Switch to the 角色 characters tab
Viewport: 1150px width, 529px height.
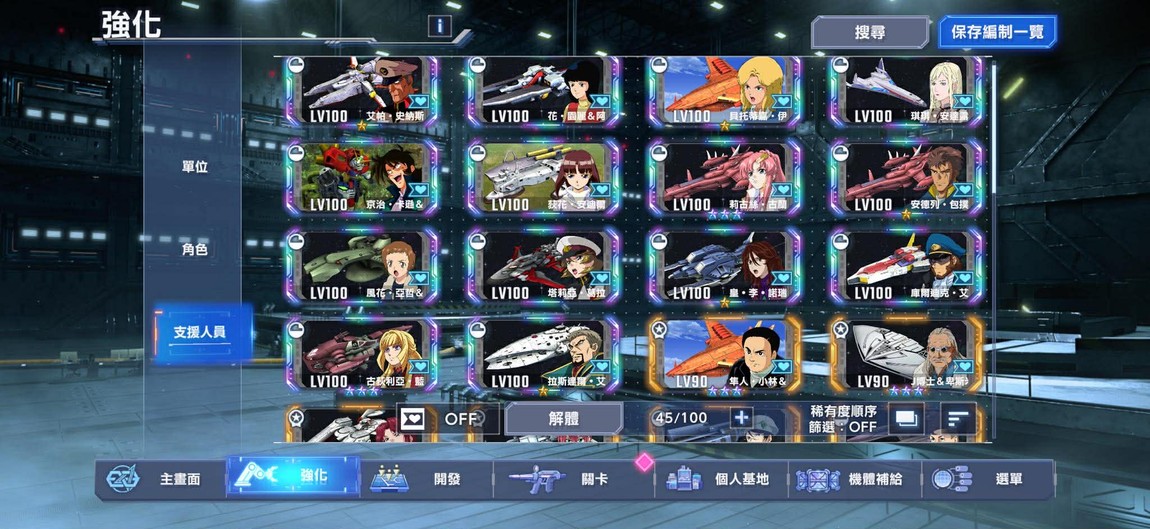(194, 249)
